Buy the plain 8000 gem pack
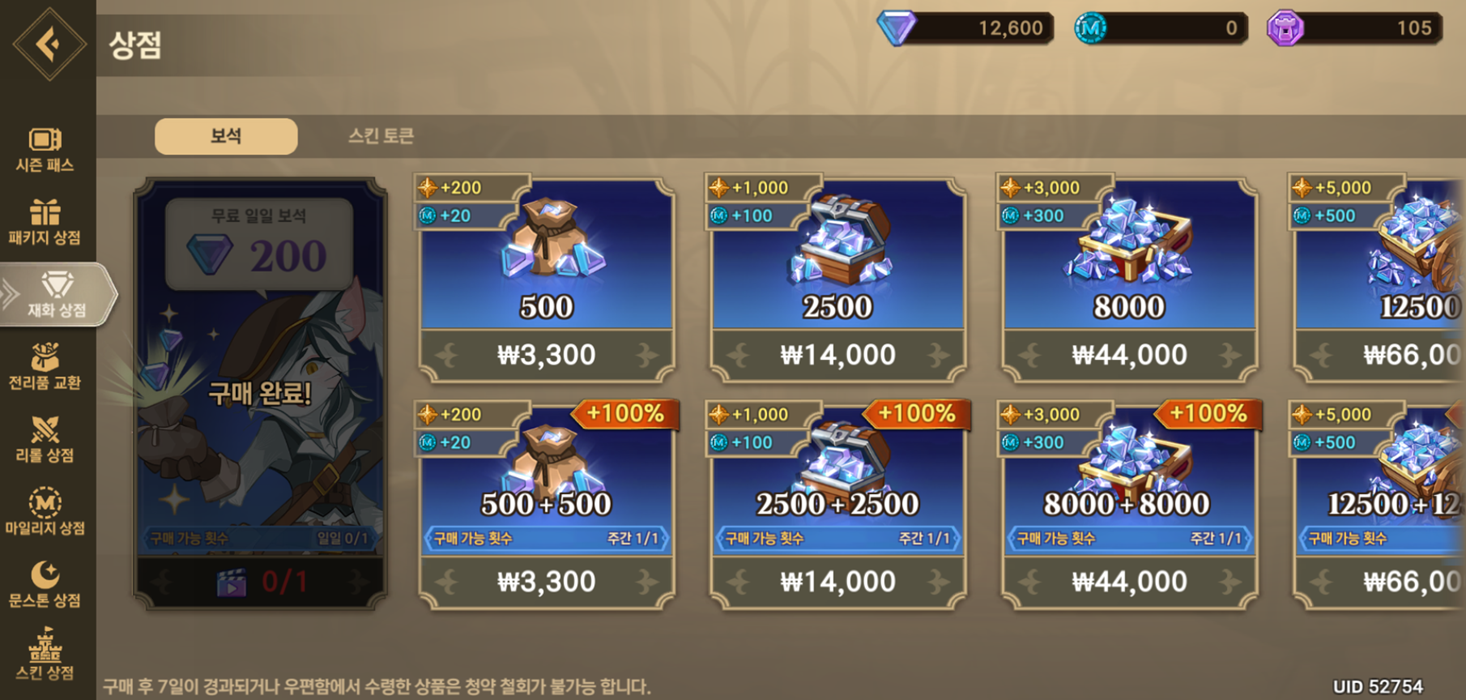1466x700 pixels. [x=1129, y=280]
